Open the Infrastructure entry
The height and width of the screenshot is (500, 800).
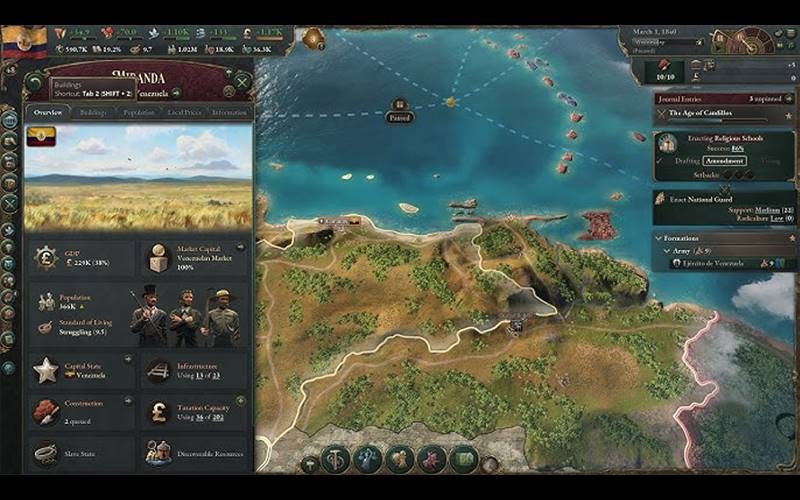click(x=195, y=371)
